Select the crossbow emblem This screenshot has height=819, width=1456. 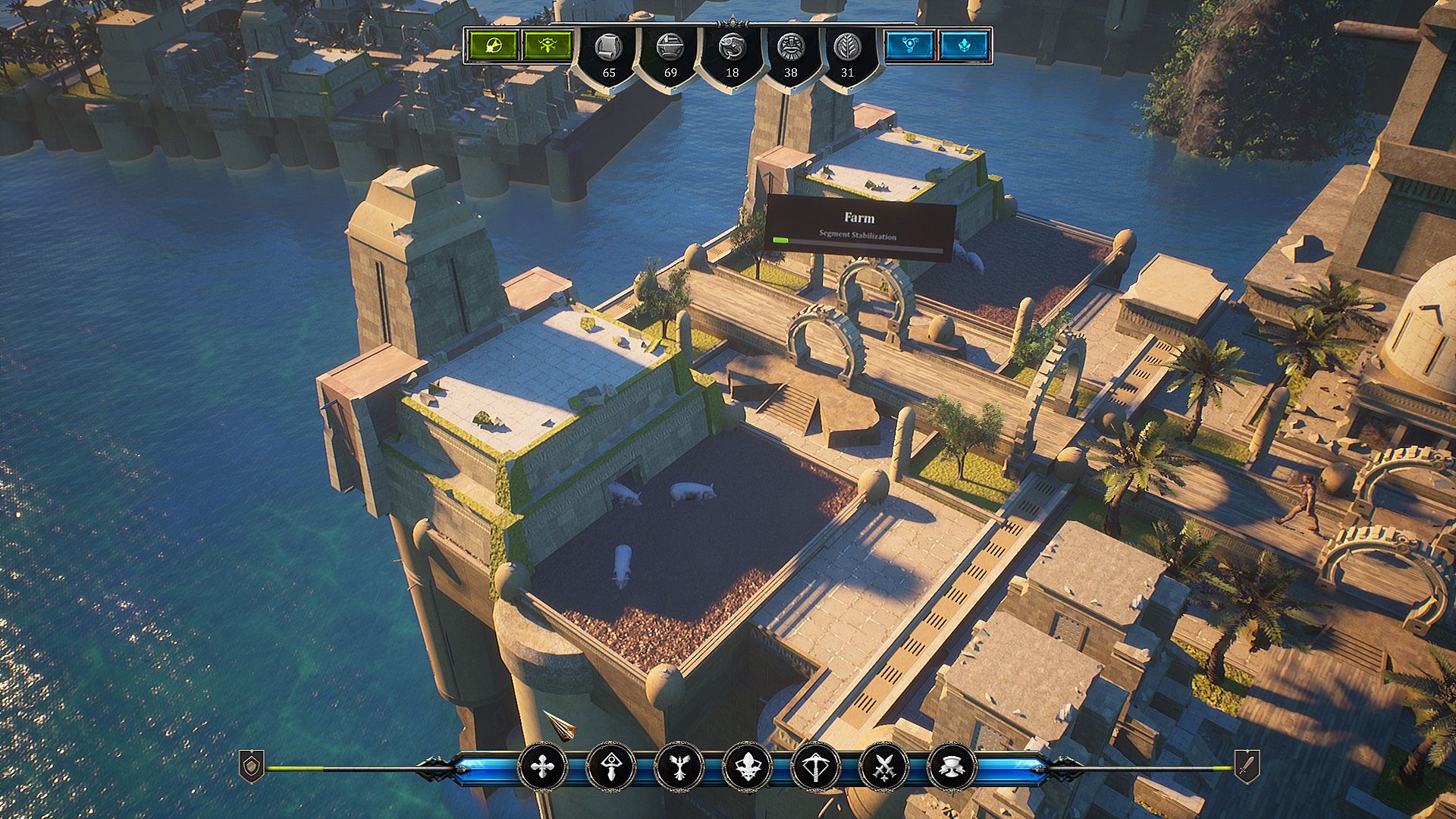tap(815, 767)
